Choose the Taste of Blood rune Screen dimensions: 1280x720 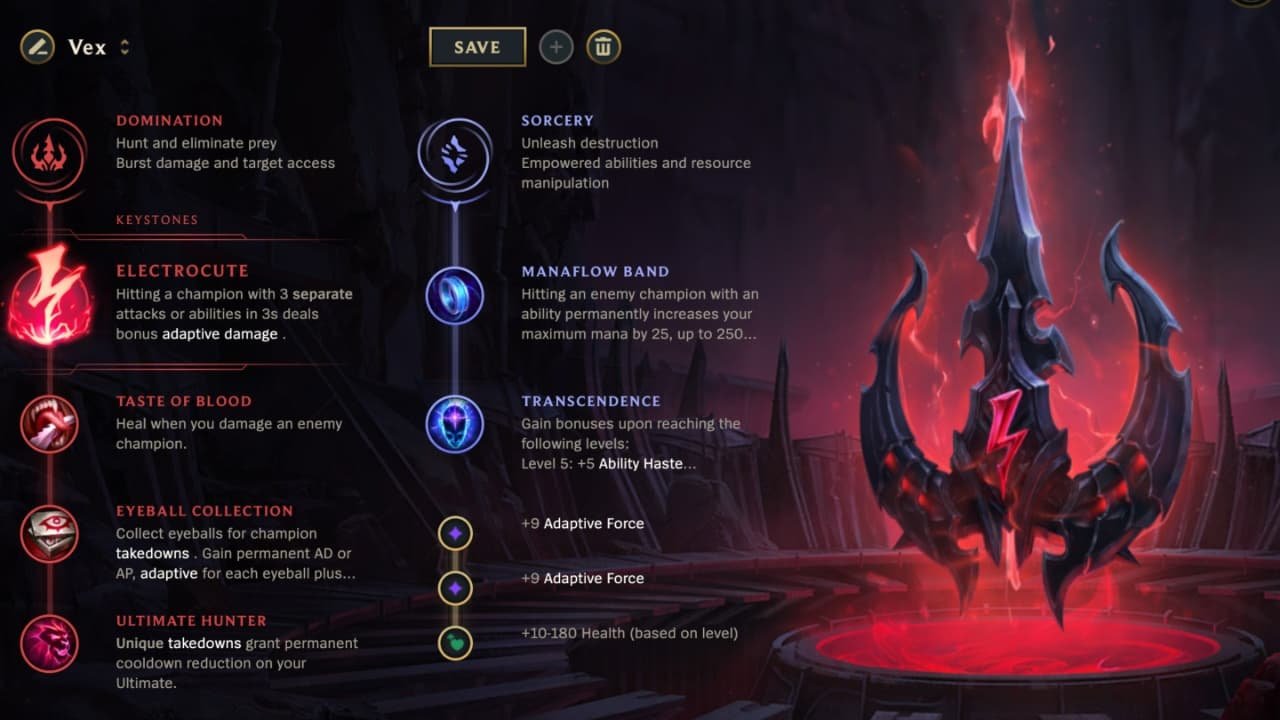tap(50, 424)
